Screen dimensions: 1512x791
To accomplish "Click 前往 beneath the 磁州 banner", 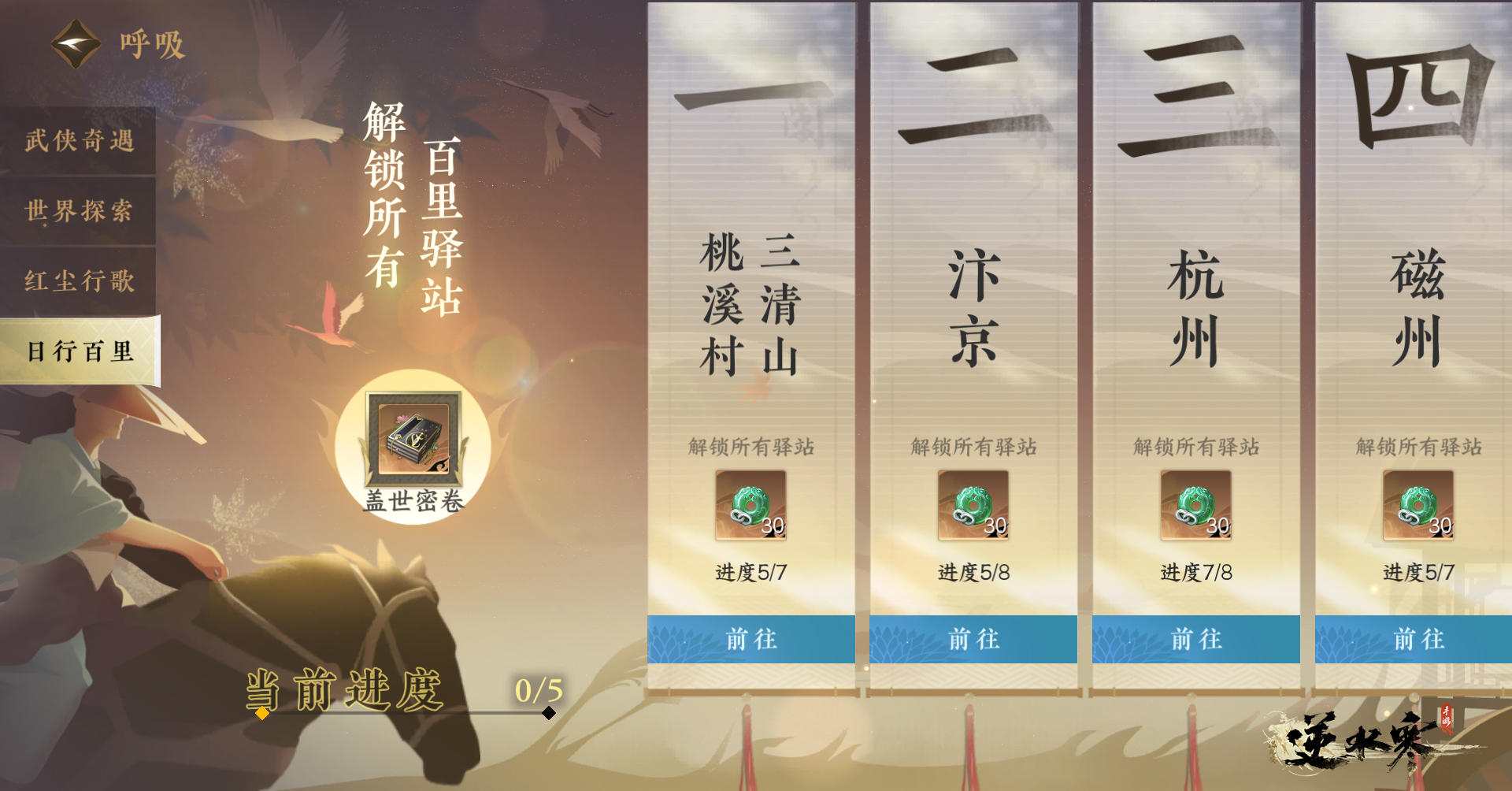I will point(1417,641).
